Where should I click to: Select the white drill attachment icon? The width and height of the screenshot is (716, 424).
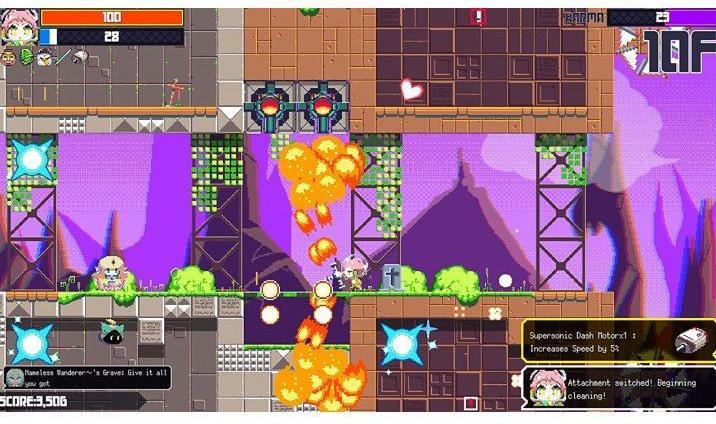[x=80, y=58]
